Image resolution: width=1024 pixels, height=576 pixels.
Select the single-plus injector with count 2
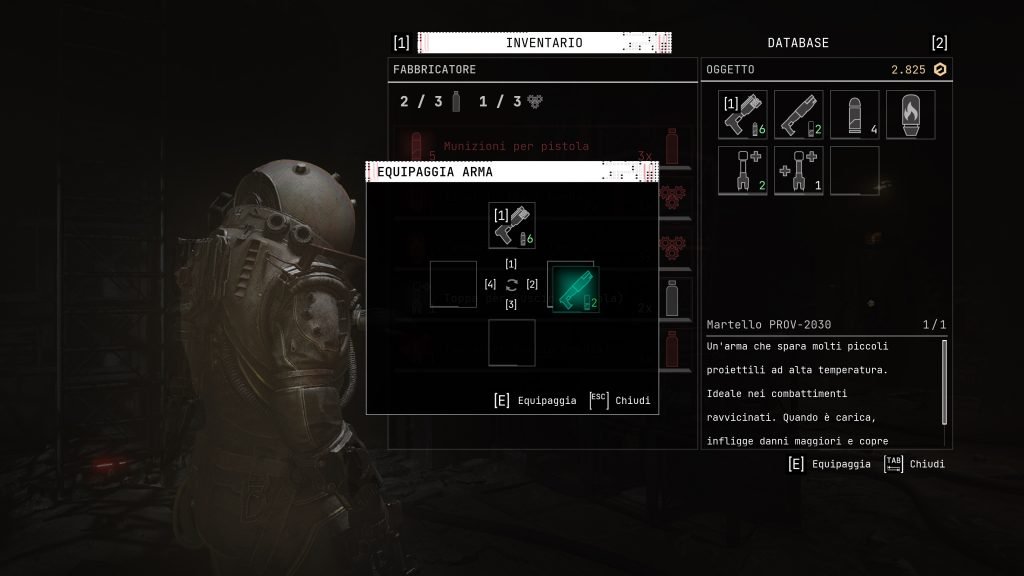742,171
